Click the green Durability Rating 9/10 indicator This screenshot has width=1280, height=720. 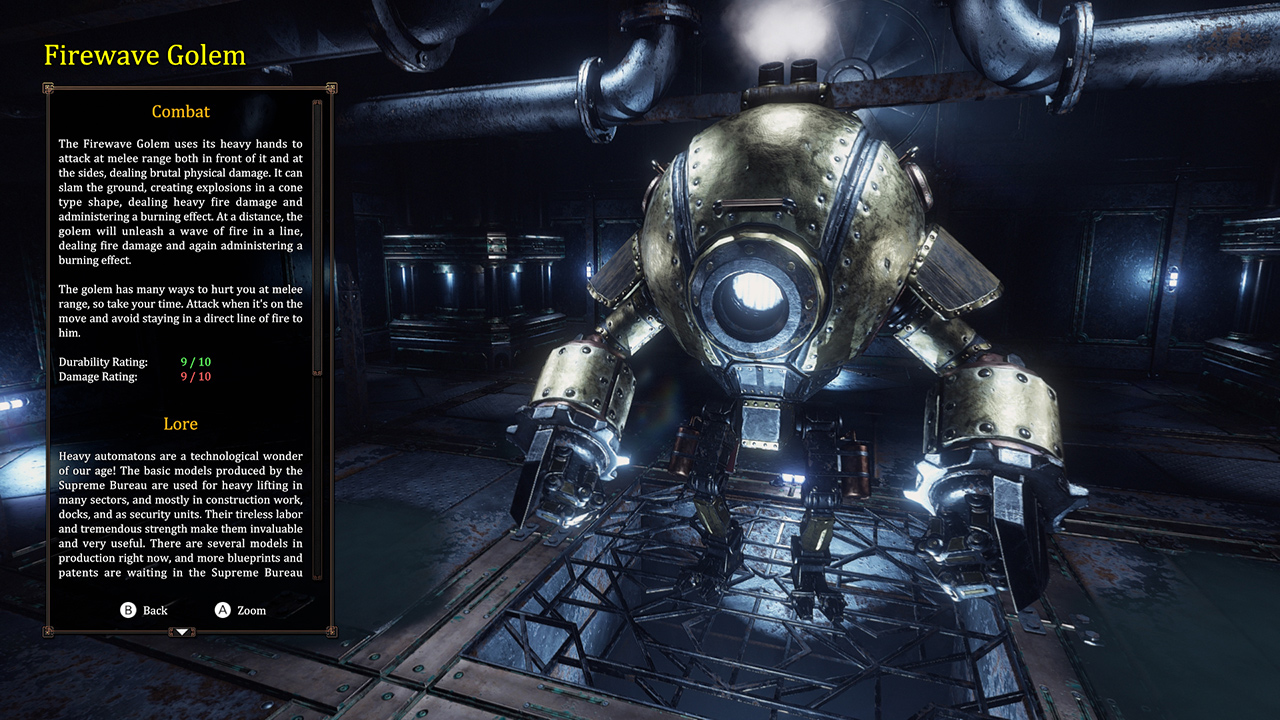coord(194,362)
